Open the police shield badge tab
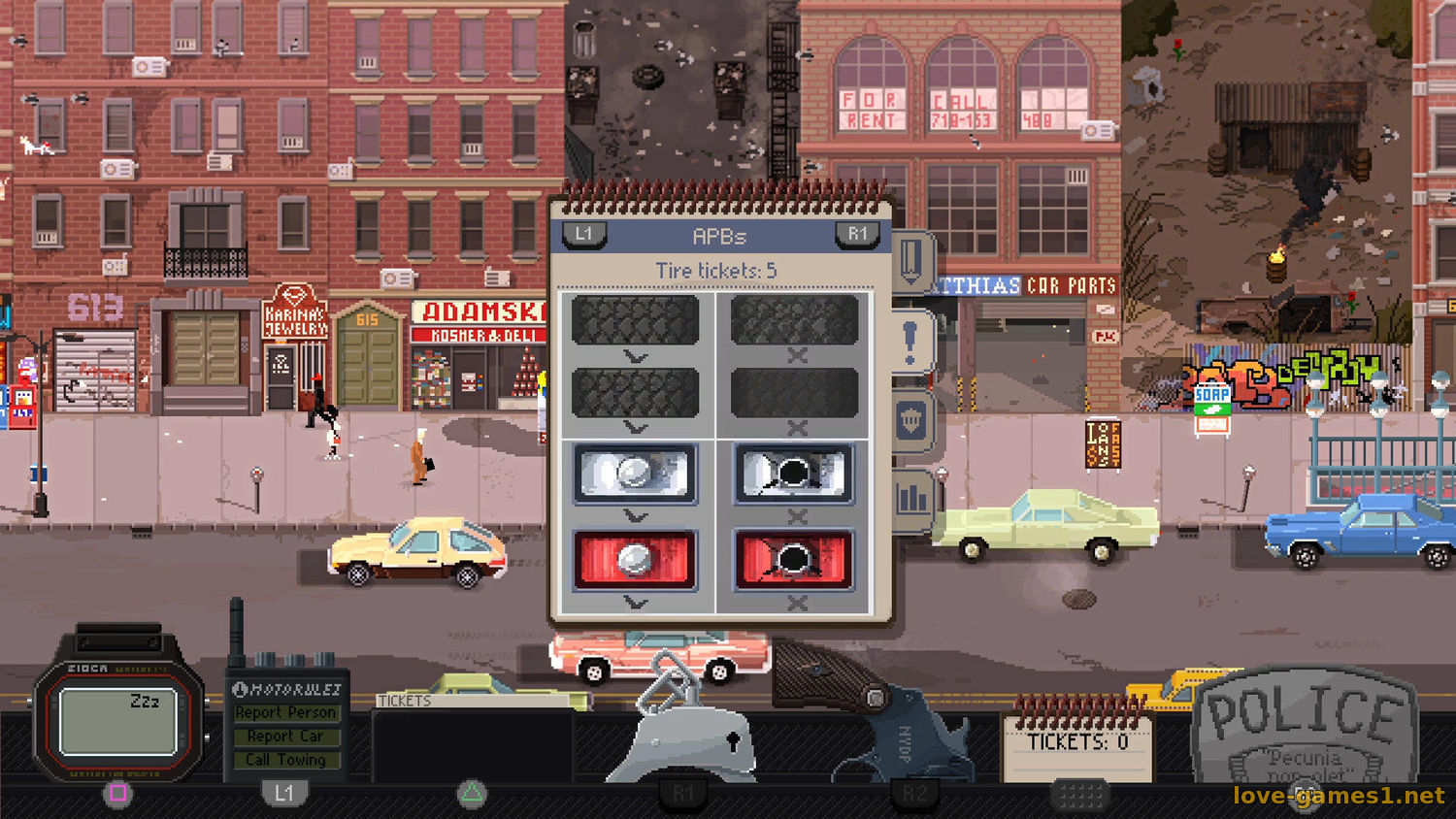 [911, 421]
